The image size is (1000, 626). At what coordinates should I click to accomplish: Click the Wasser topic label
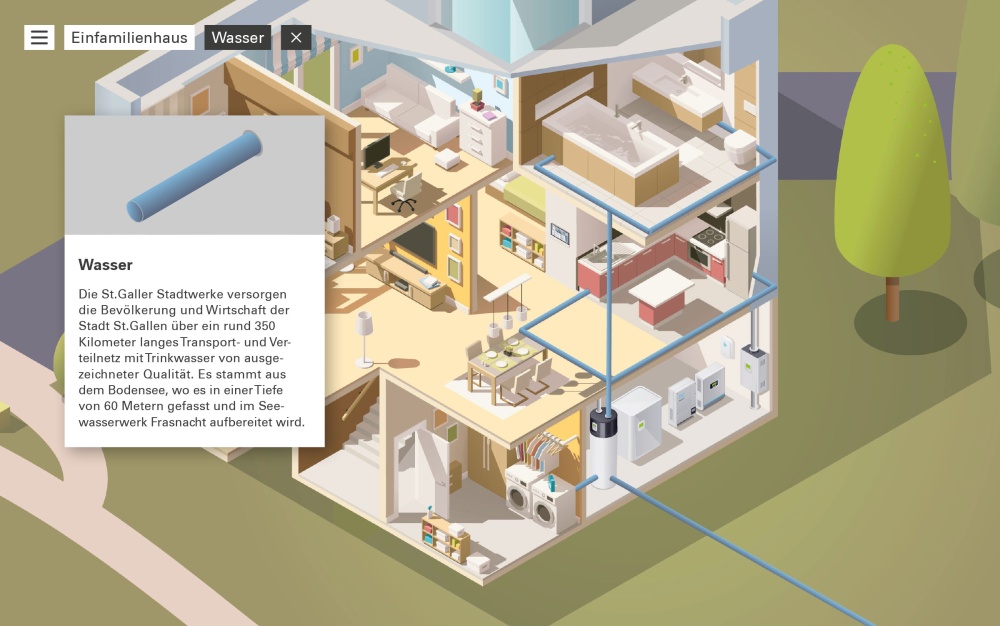click(238, 38)
